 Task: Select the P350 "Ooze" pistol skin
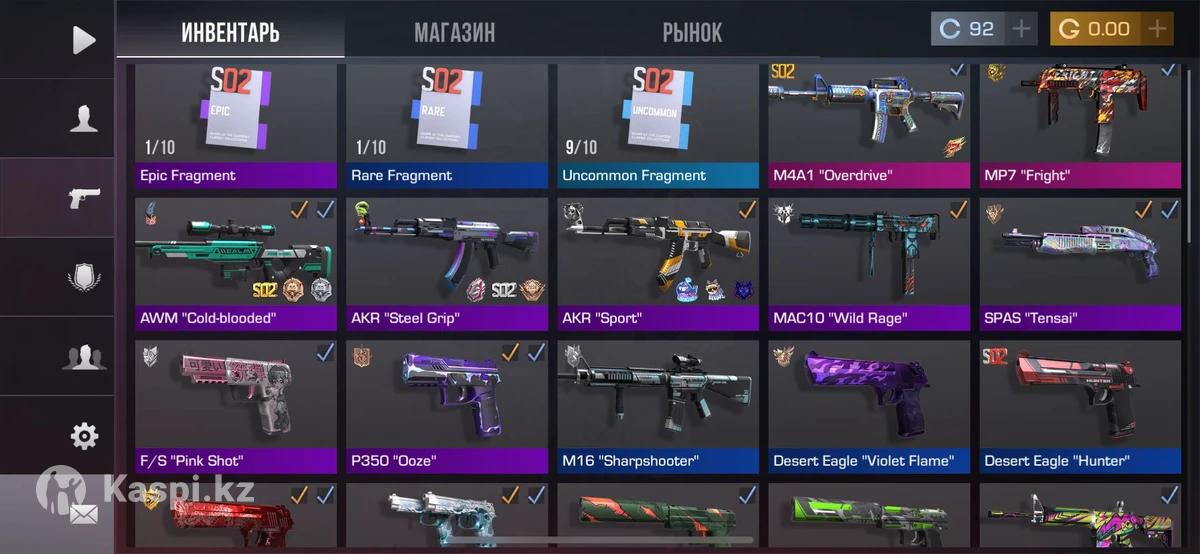coord(447,406)
